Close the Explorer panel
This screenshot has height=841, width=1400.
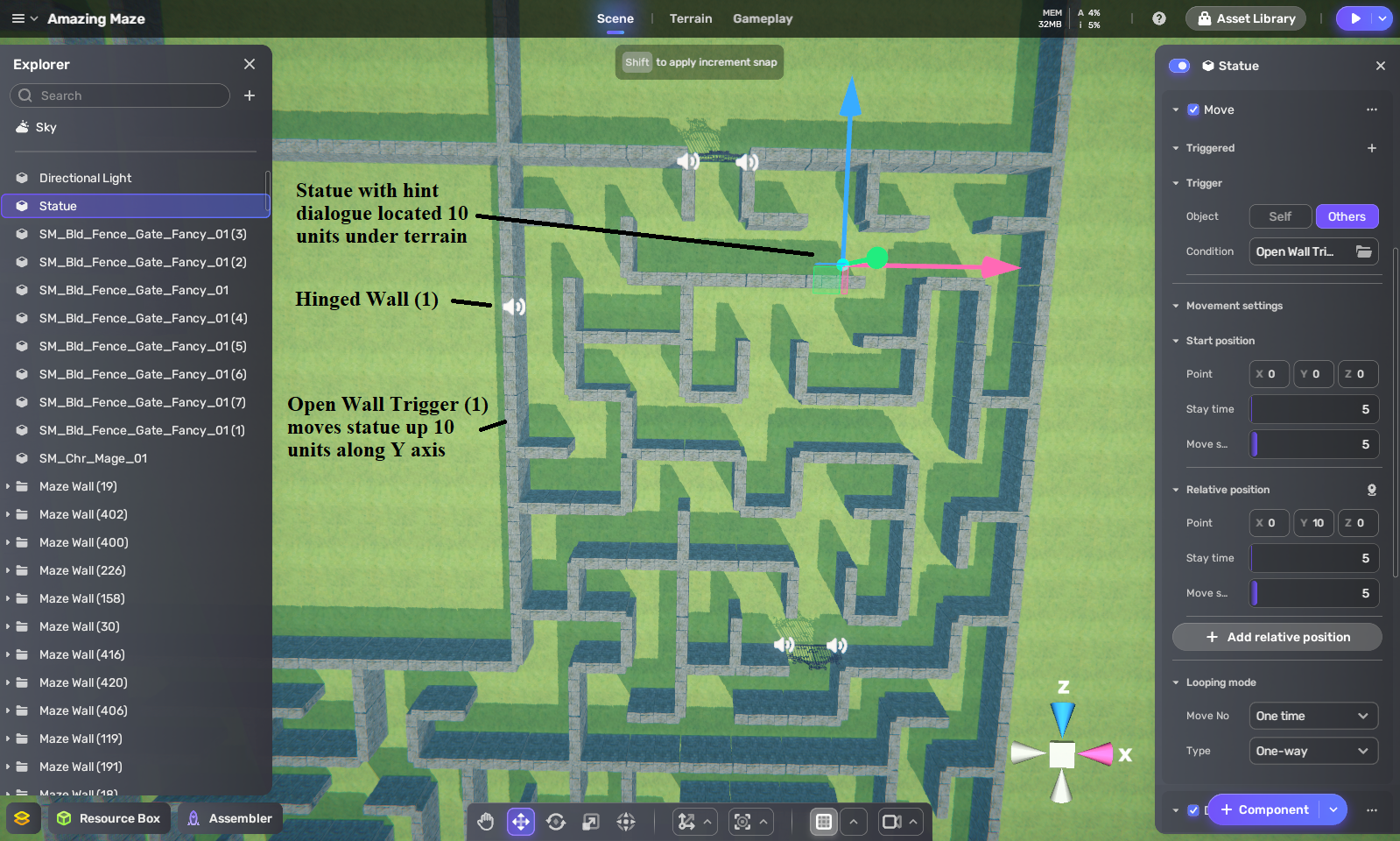[x=250, y=64]
